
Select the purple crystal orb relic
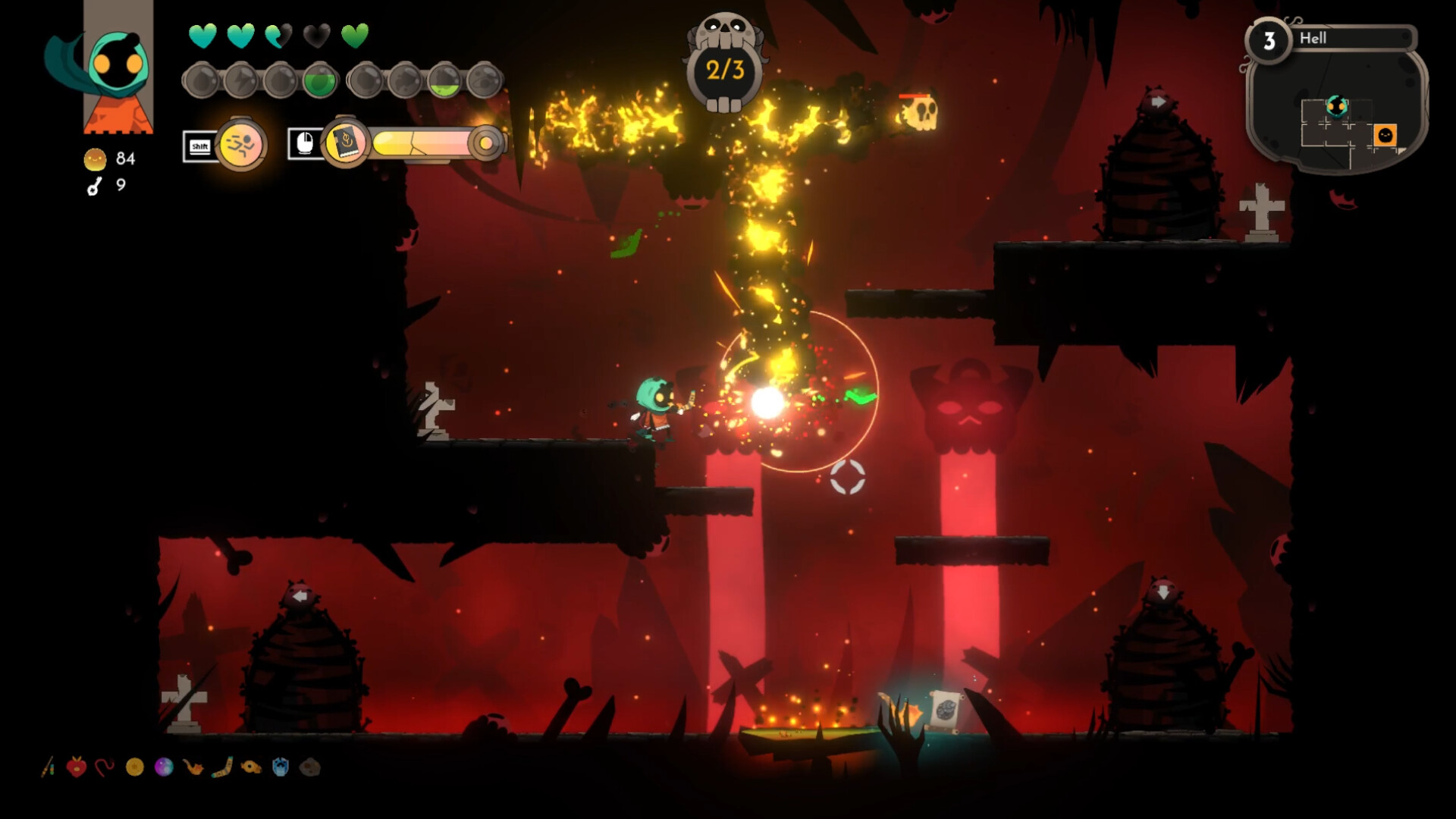point(164,767)
